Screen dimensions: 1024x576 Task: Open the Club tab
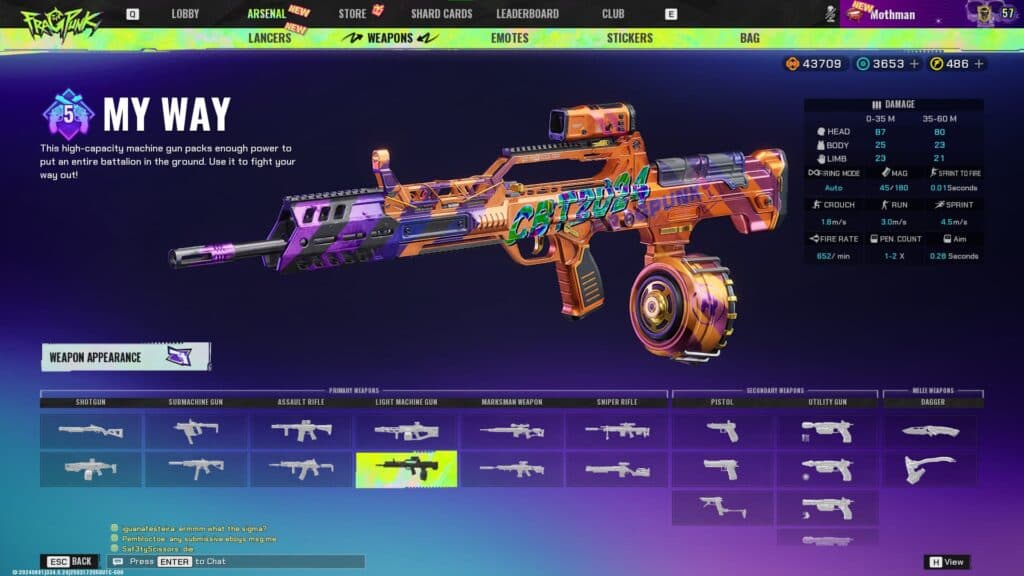point(613,14)
